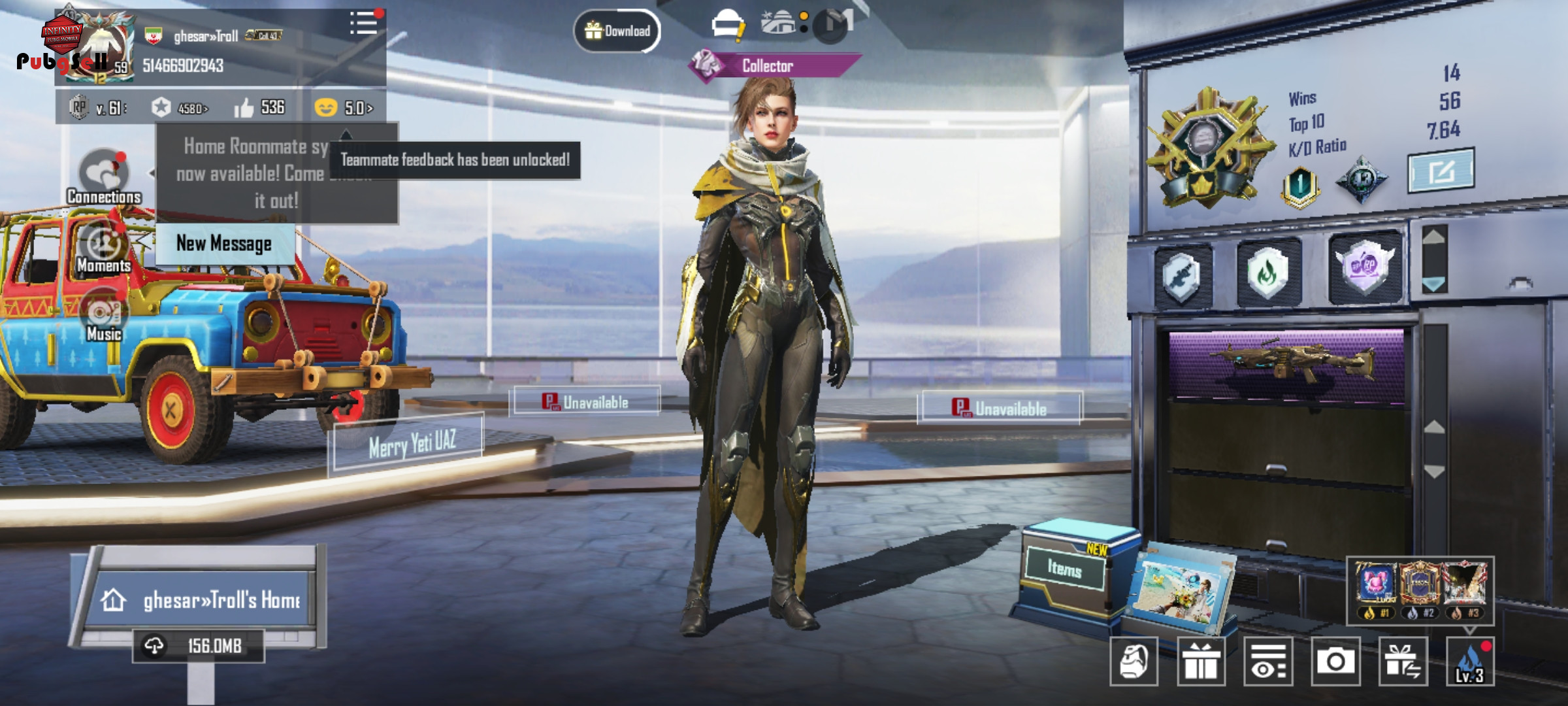Click the gift box icon
The height and width of the screenshot is (706, 1568).
pos(1201,662)
